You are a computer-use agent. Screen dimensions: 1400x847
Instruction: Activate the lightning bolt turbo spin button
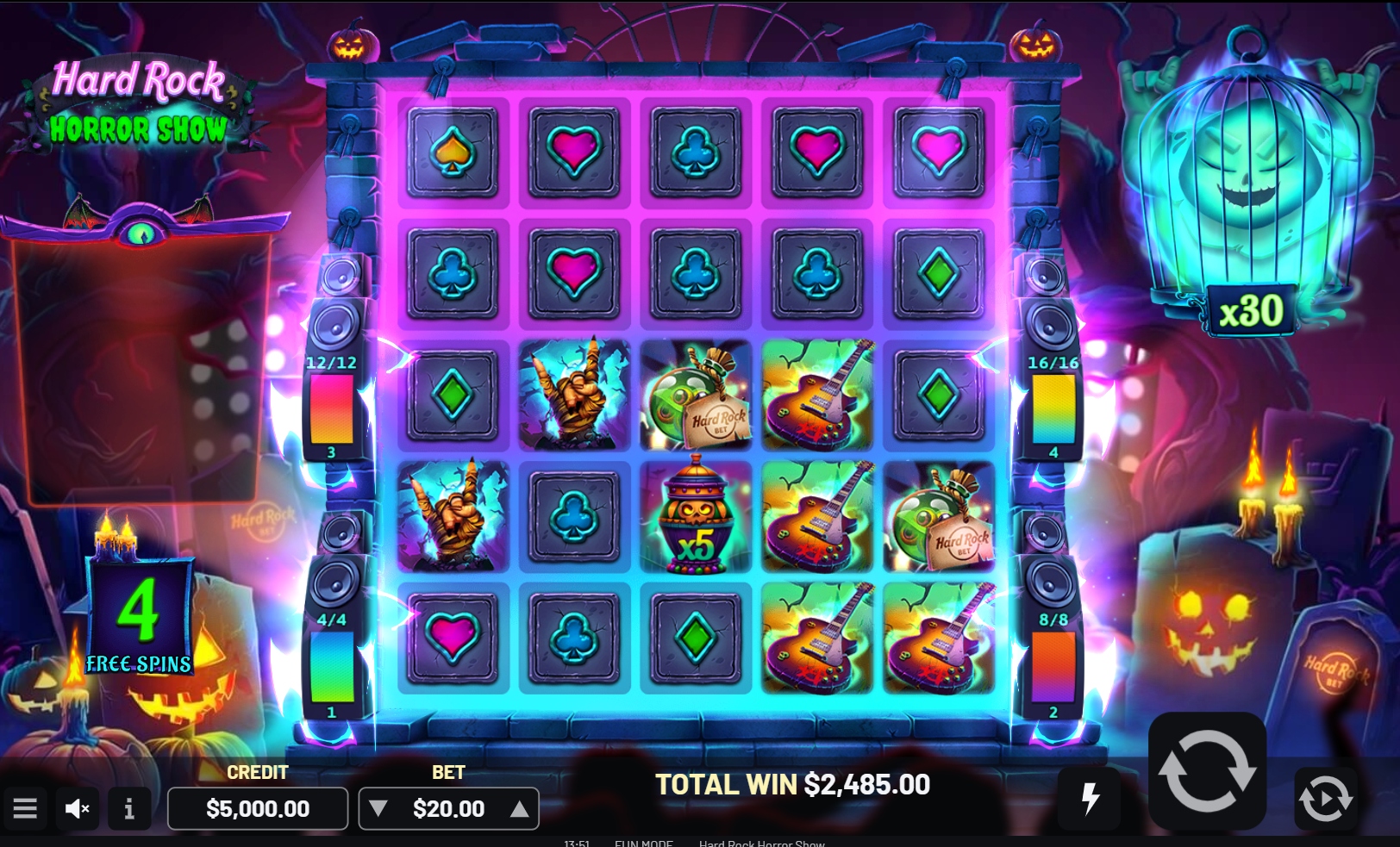pyautogui.click(x=1091, y=798)
